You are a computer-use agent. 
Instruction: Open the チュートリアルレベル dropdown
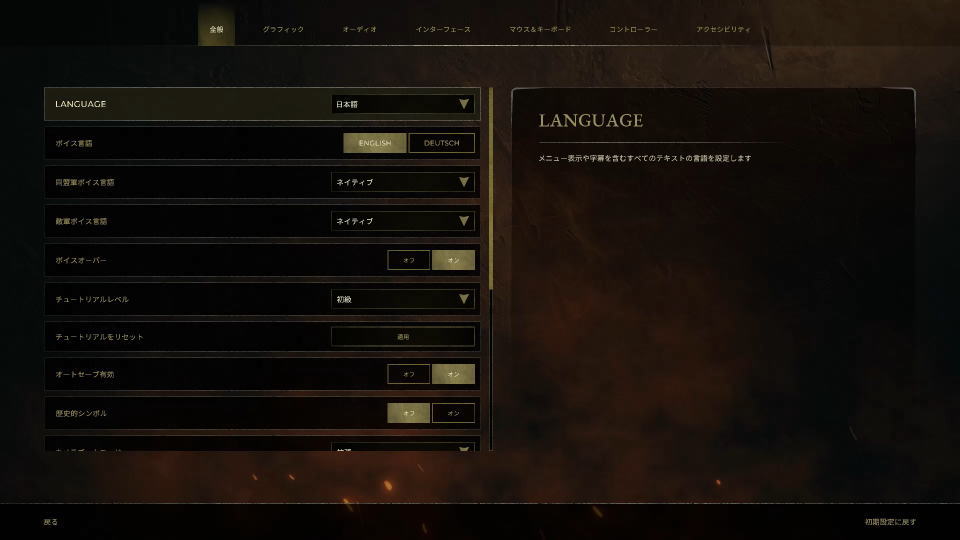(x=402, y=299)
